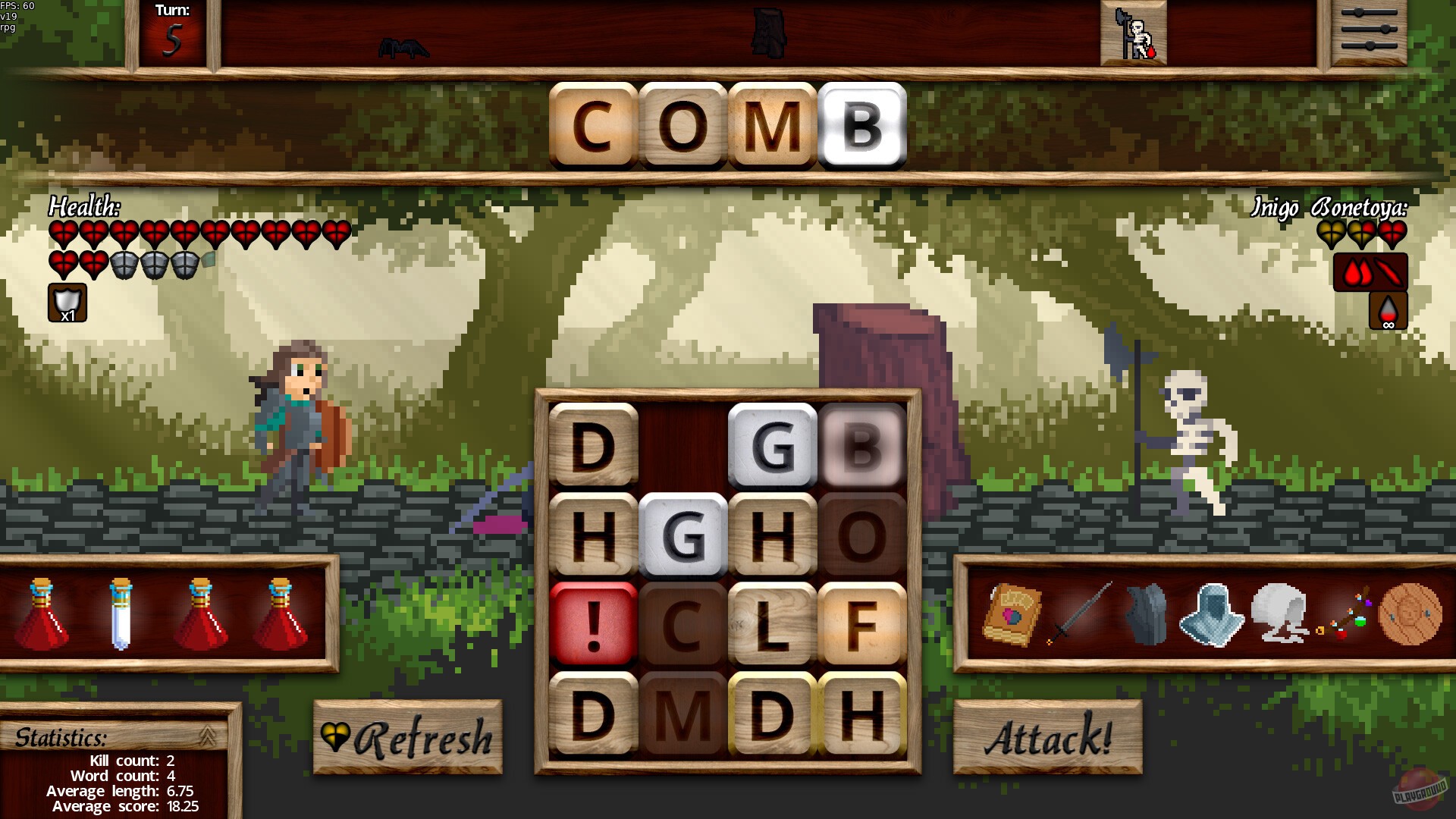Screen dimensions: 1456x819
Task: Select the letter F tile on the board
Action: pos(861,622)
